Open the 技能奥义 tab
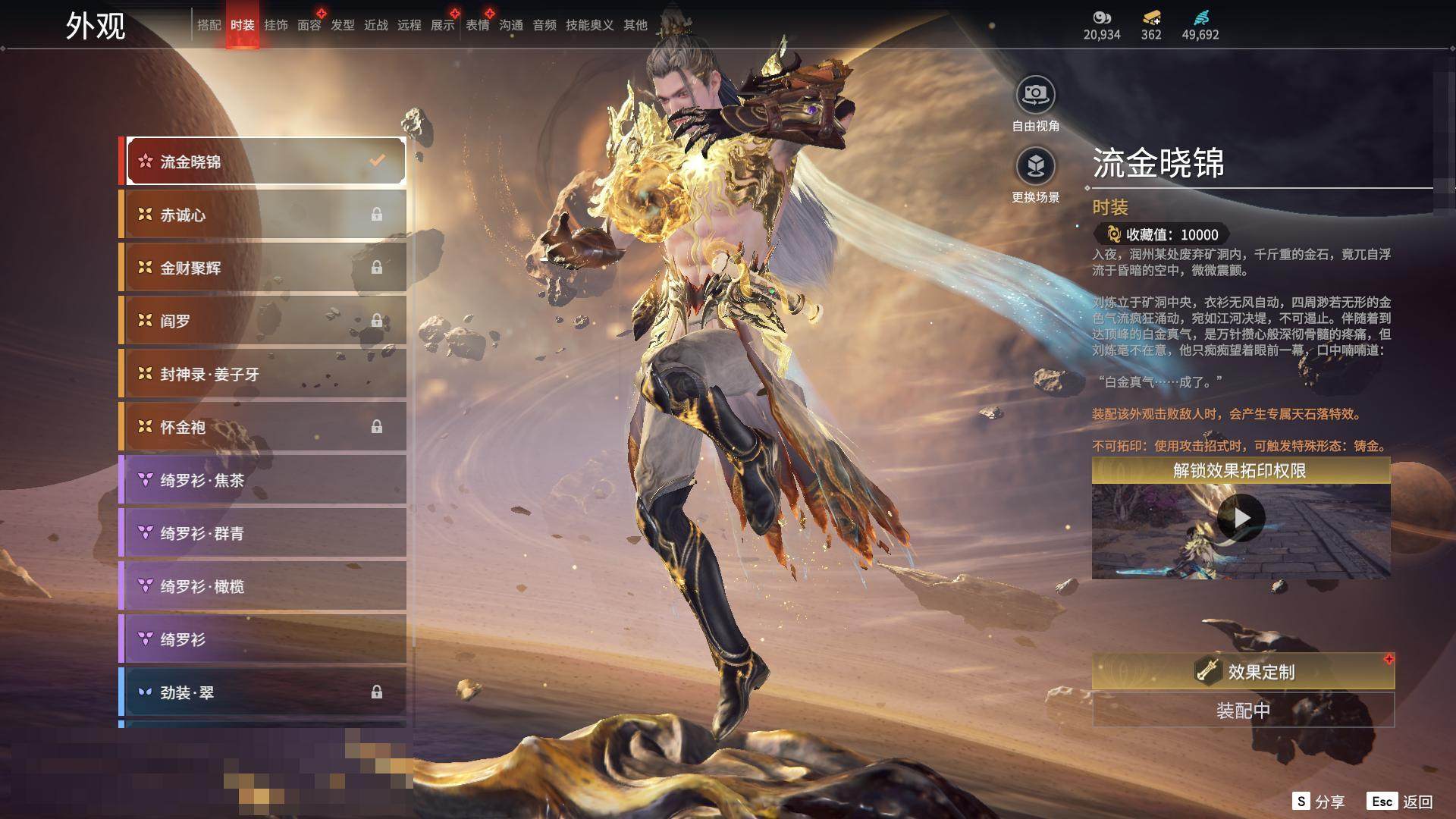Screen dimensions: 1456x819 [x=589, y=25]
